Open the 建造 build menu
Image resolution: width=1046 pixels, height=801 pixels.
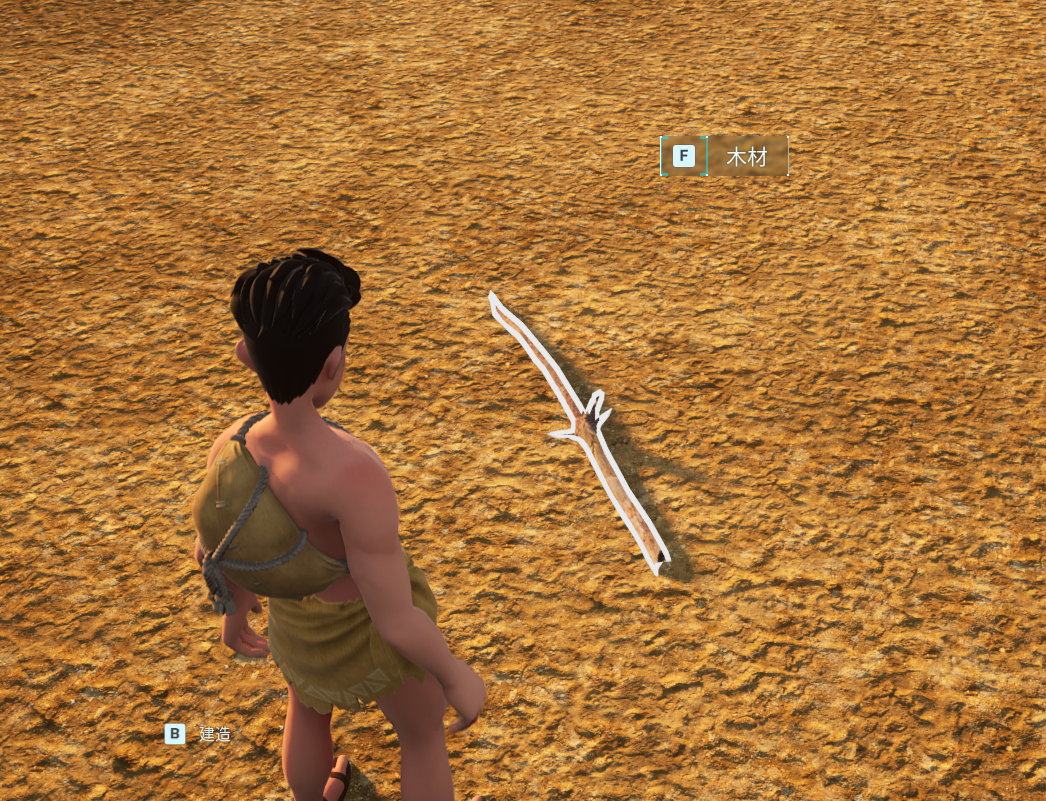coord(199,734)
